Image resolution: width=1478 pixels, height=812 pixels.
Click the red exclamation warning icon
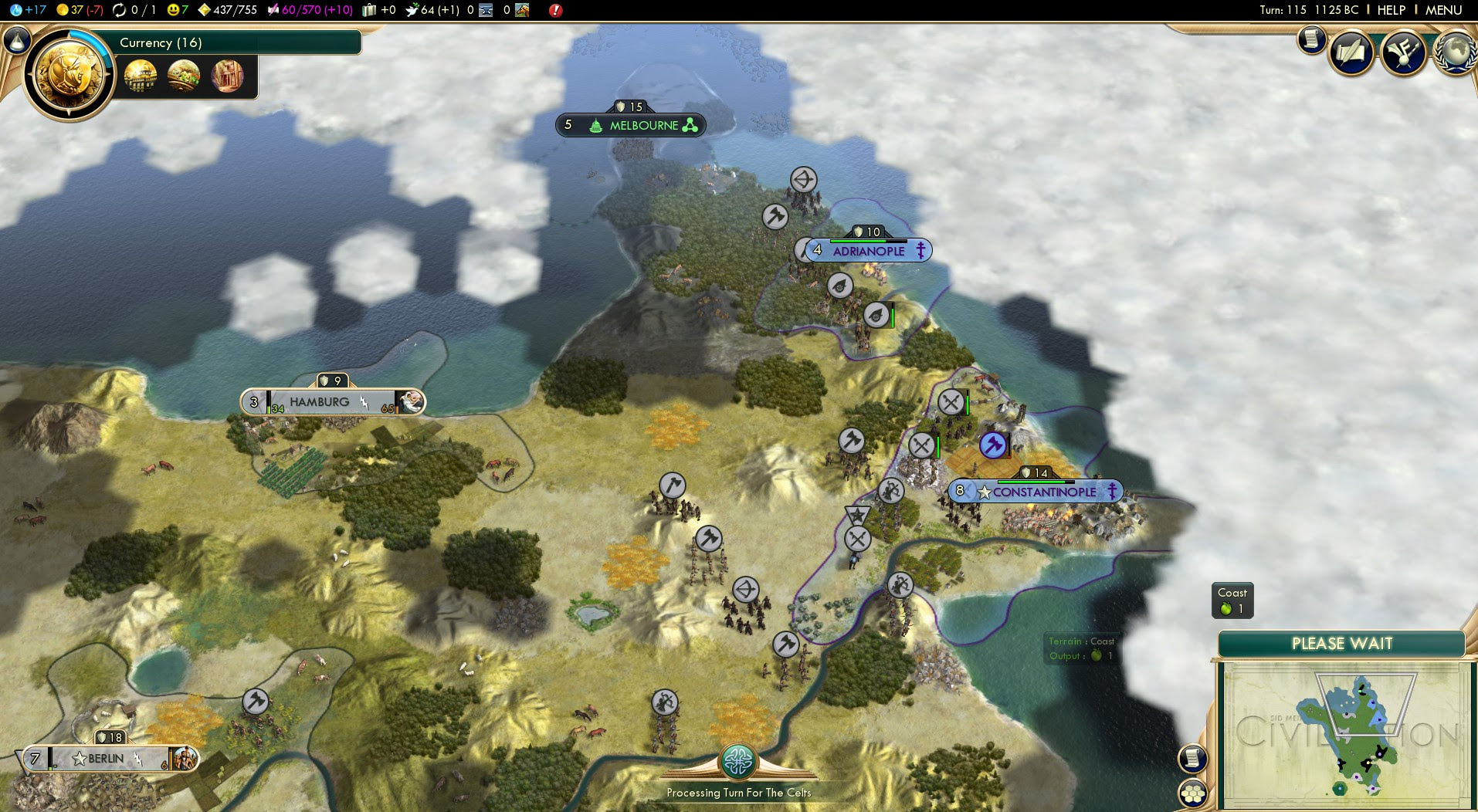tap(555, 10)
